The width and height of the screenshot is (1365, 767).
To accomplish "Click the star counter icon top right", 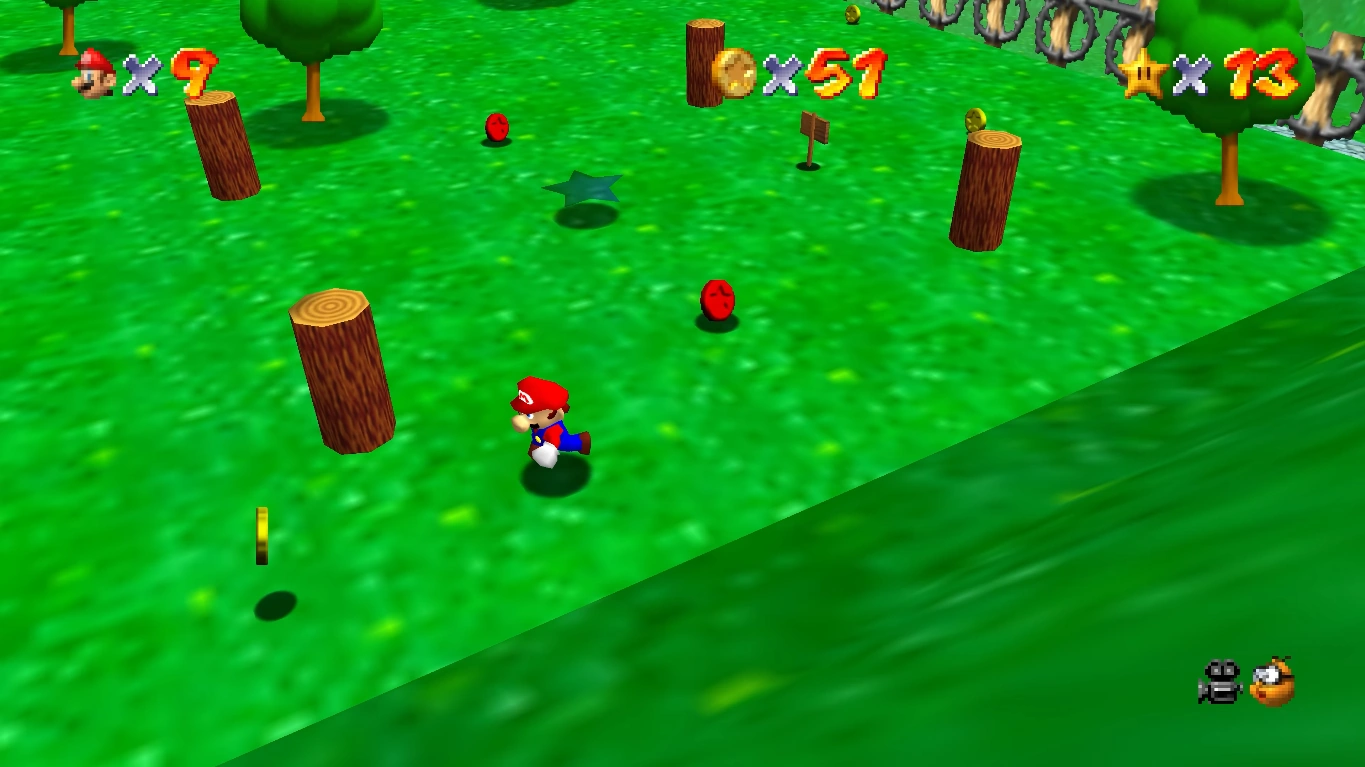I will point(1143,72).
